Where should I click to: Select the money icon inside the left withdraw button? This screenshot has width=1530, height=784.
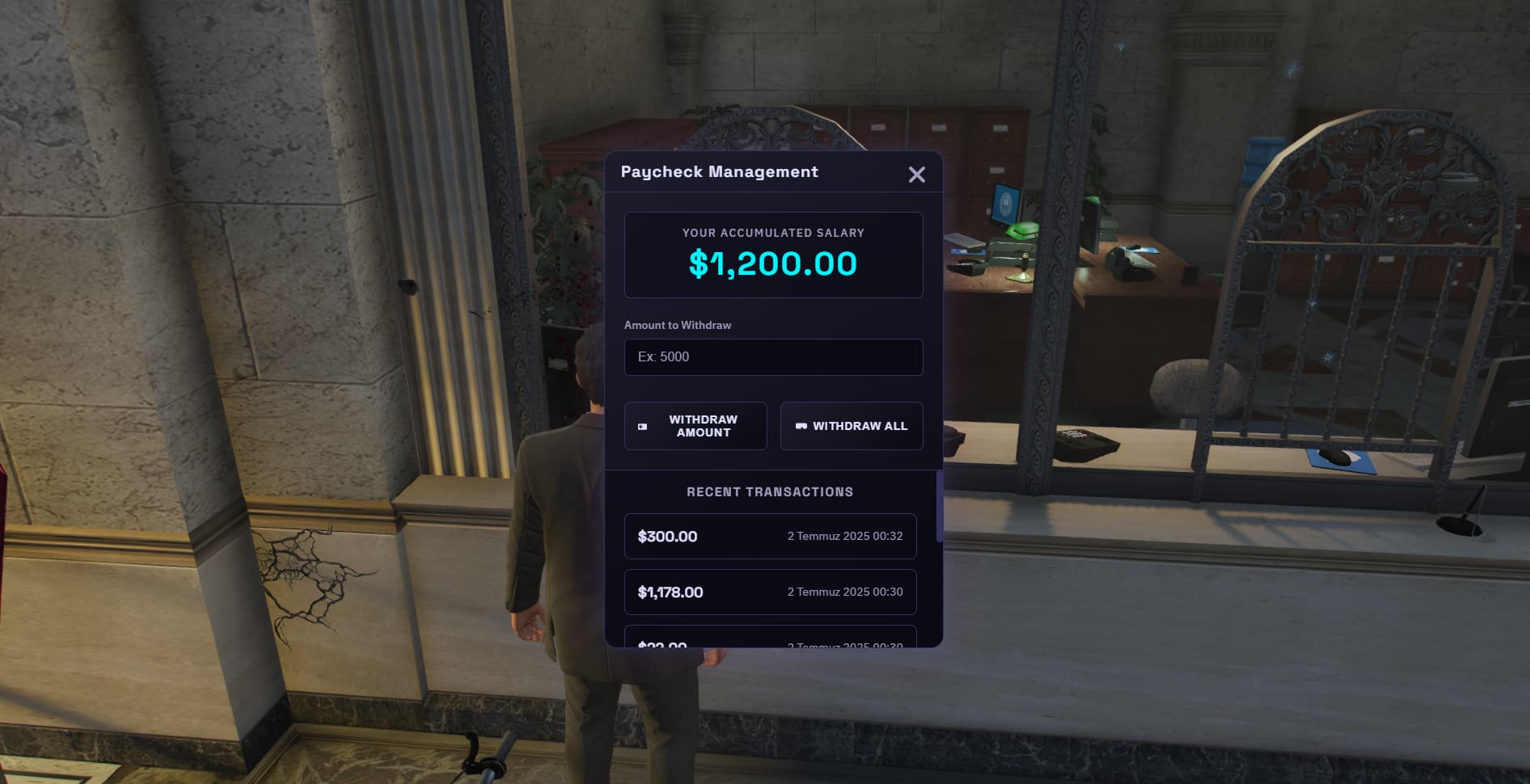(641, 426)
